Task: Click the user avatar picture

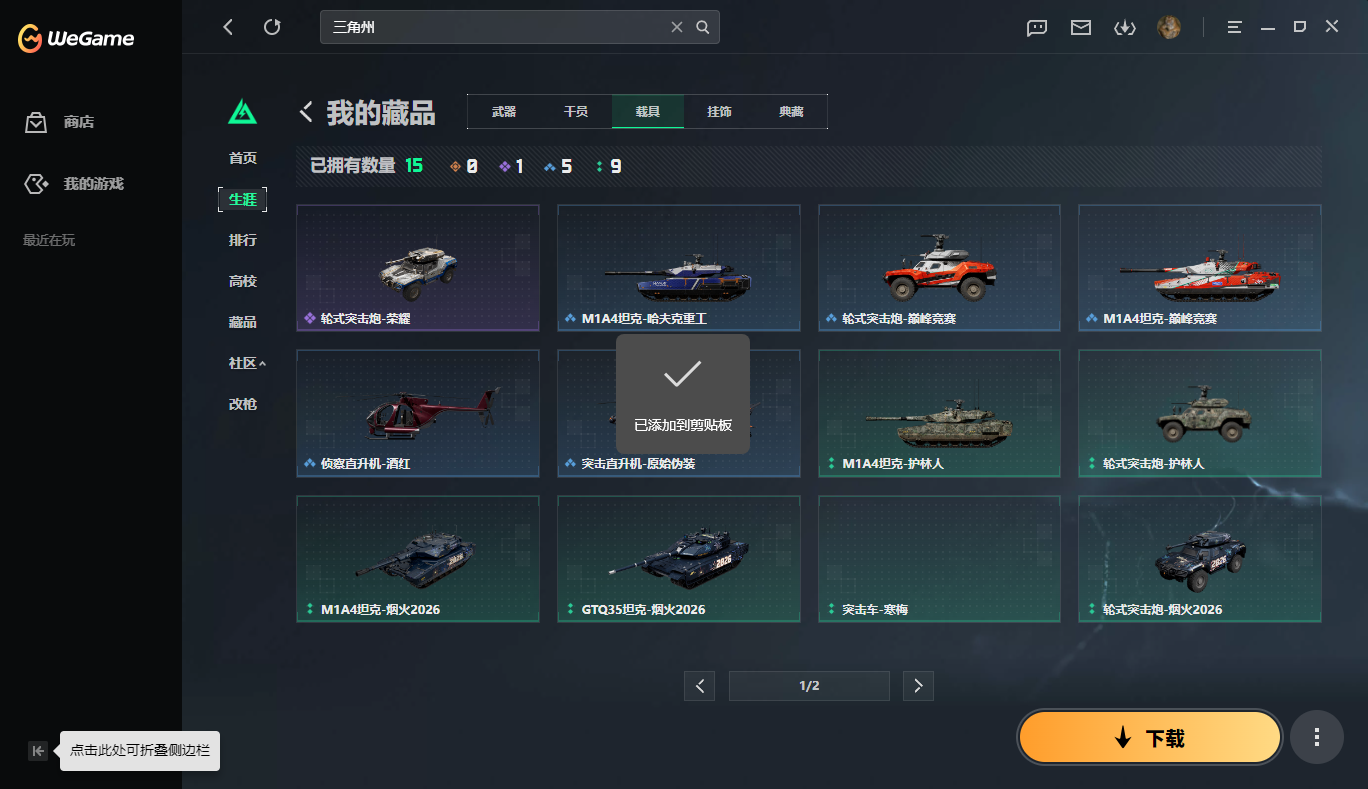Action: pyautogui.click(x=1169, y=27)
